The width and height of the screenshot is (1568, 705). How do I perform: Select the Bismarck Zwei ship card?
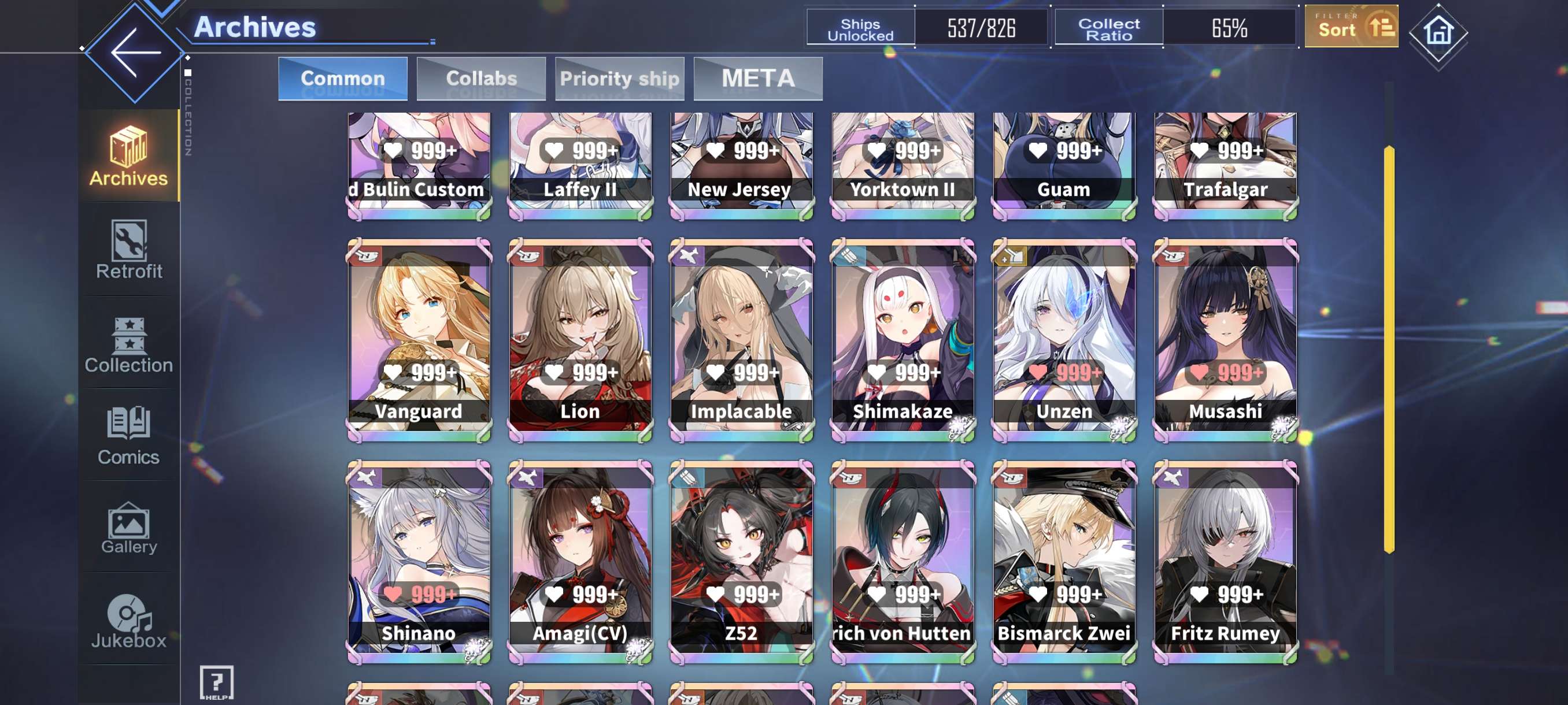tap(1064, 562)
